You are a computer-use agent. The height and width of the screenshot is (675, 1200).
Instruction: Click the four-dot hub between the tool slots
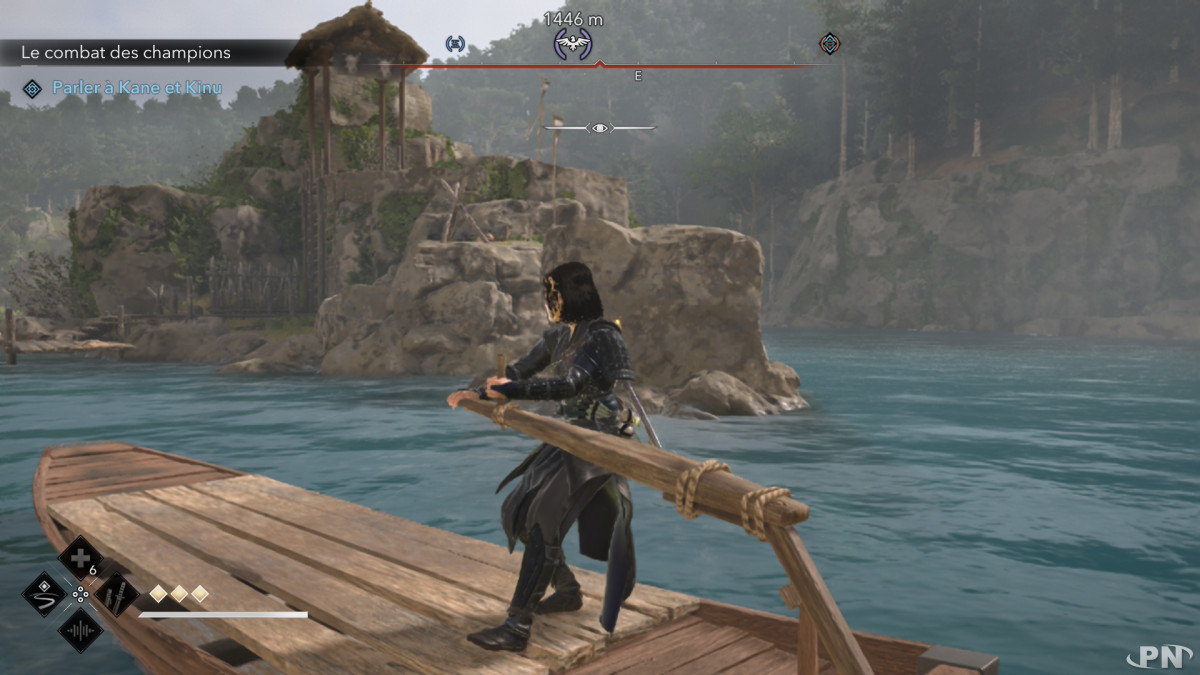click(x=80, y=594)
